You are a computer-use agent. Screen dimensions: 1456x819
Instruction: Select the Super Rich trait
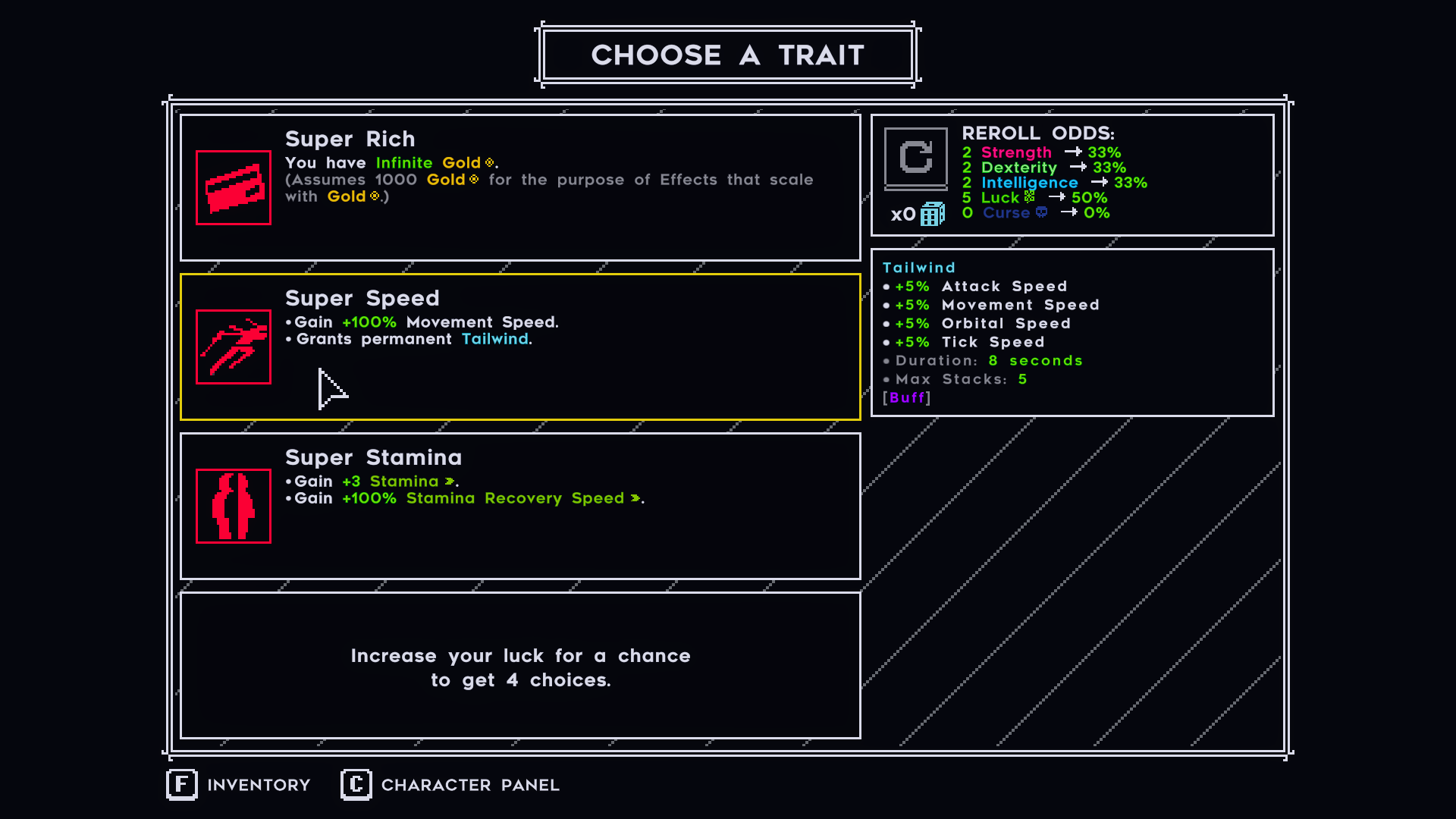520,187
